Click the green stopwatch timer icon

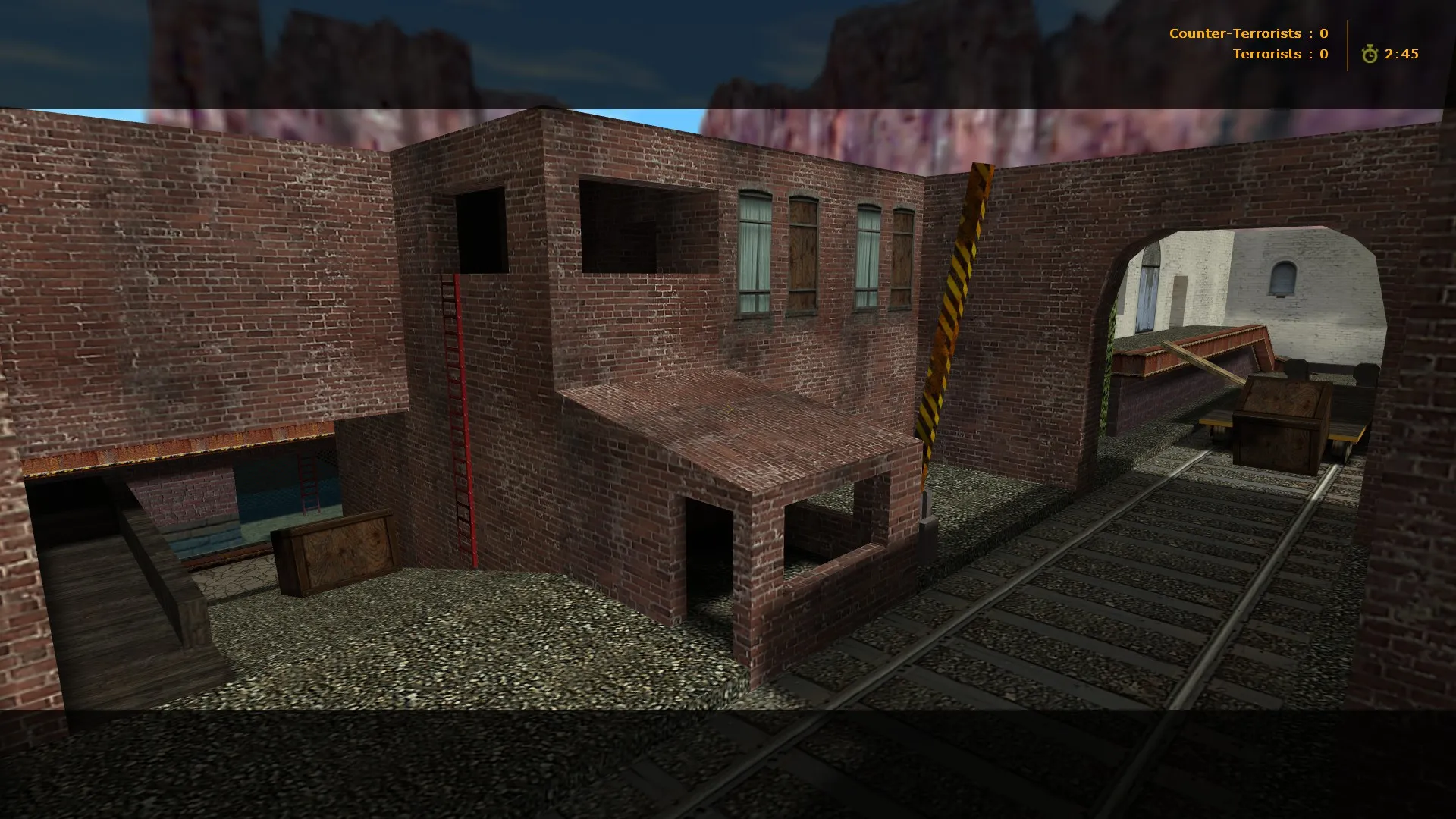tap(1370, 54)
